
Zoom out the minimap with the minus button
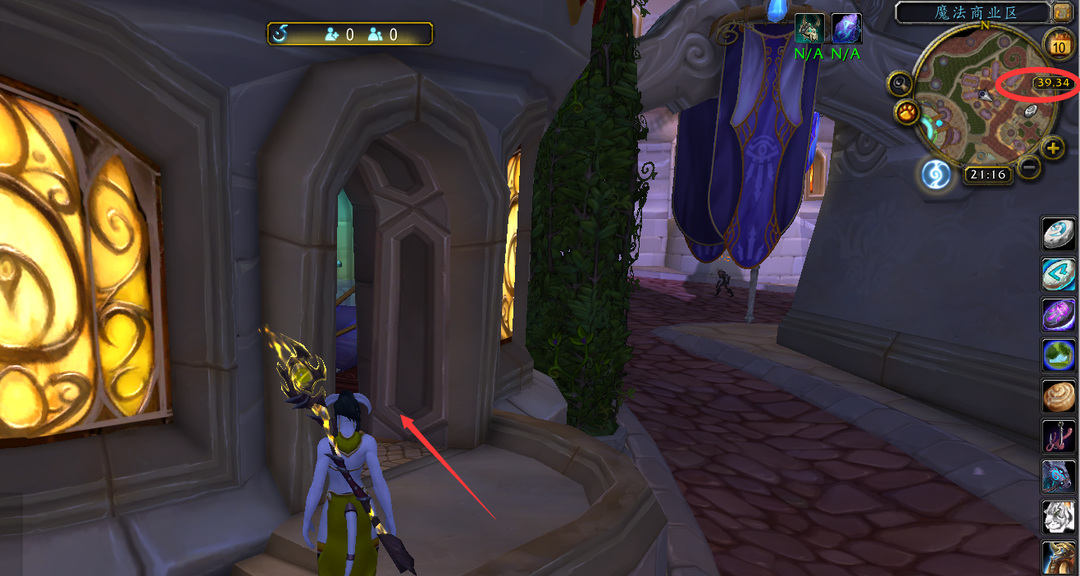click(1030, 168)
